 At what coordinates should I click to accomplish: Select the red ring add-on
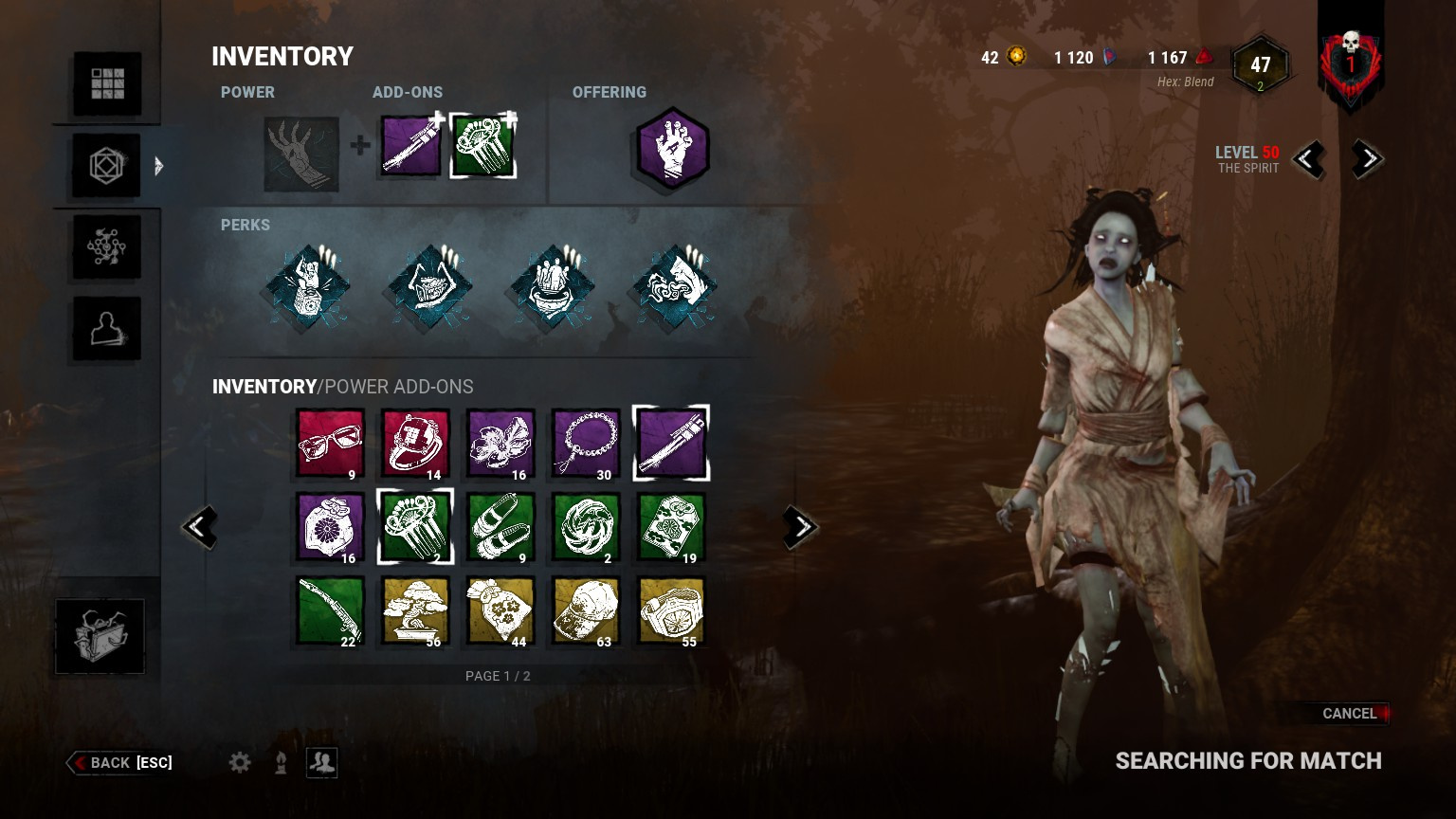[x=415, y=444]
